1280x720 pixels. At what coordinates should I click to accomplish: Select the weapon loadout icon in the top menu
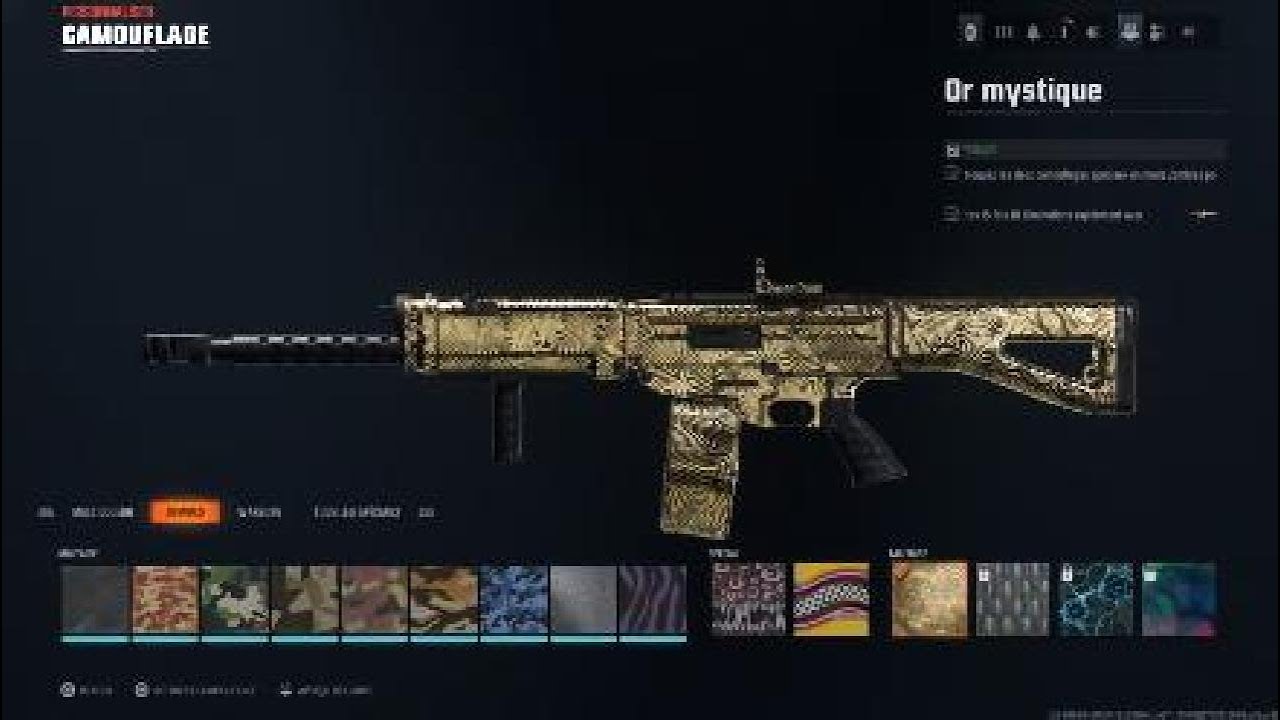(970, 30)
